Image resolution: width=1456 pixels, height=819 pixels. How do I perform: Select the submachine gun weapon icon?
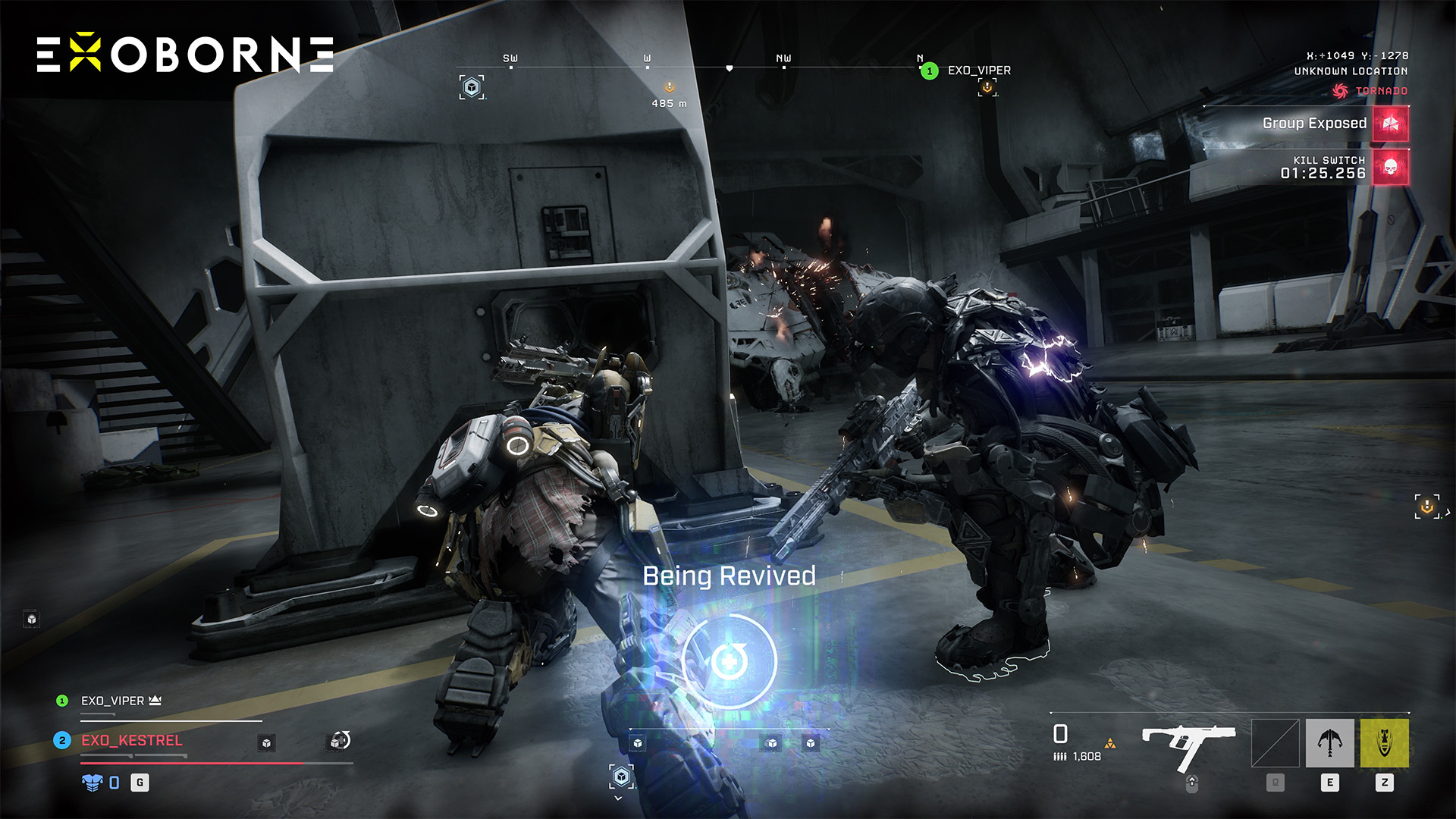pyautogui.click(x=1188, y=745)
